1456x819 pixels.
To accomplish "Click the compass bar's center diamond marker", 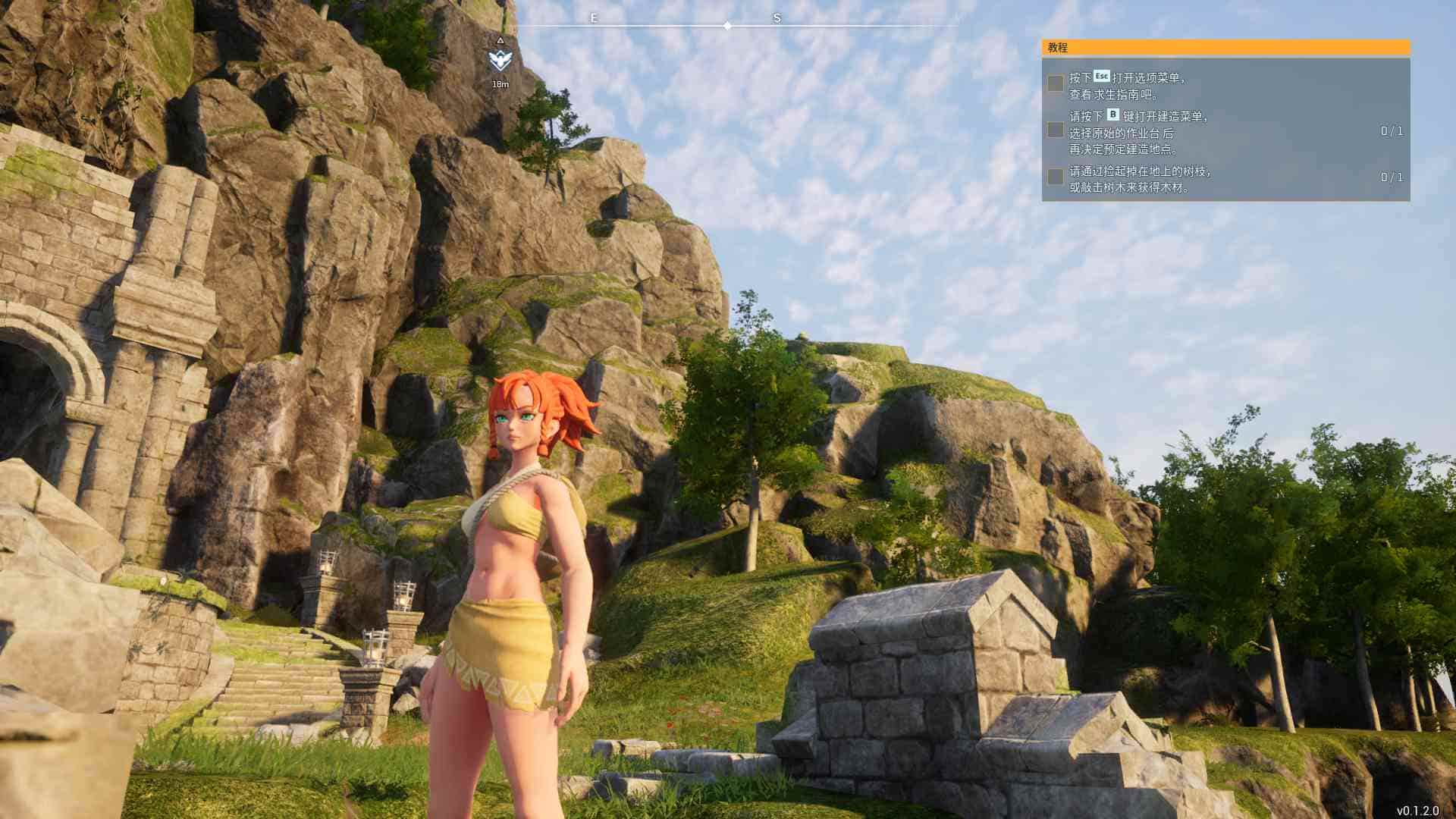I will pyautogui.click(x=727, y=26).
